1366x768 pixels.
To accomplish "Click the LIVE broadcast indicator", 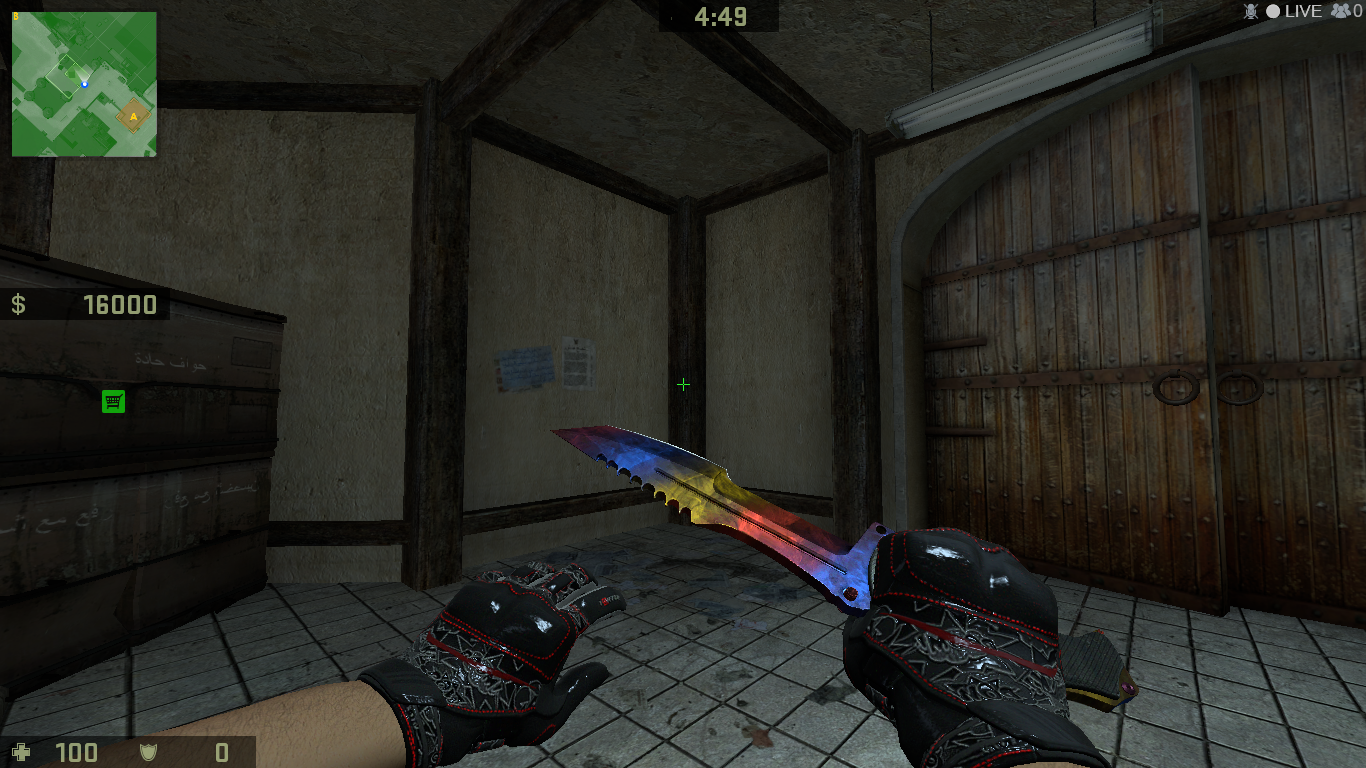I will (1295, 11).
